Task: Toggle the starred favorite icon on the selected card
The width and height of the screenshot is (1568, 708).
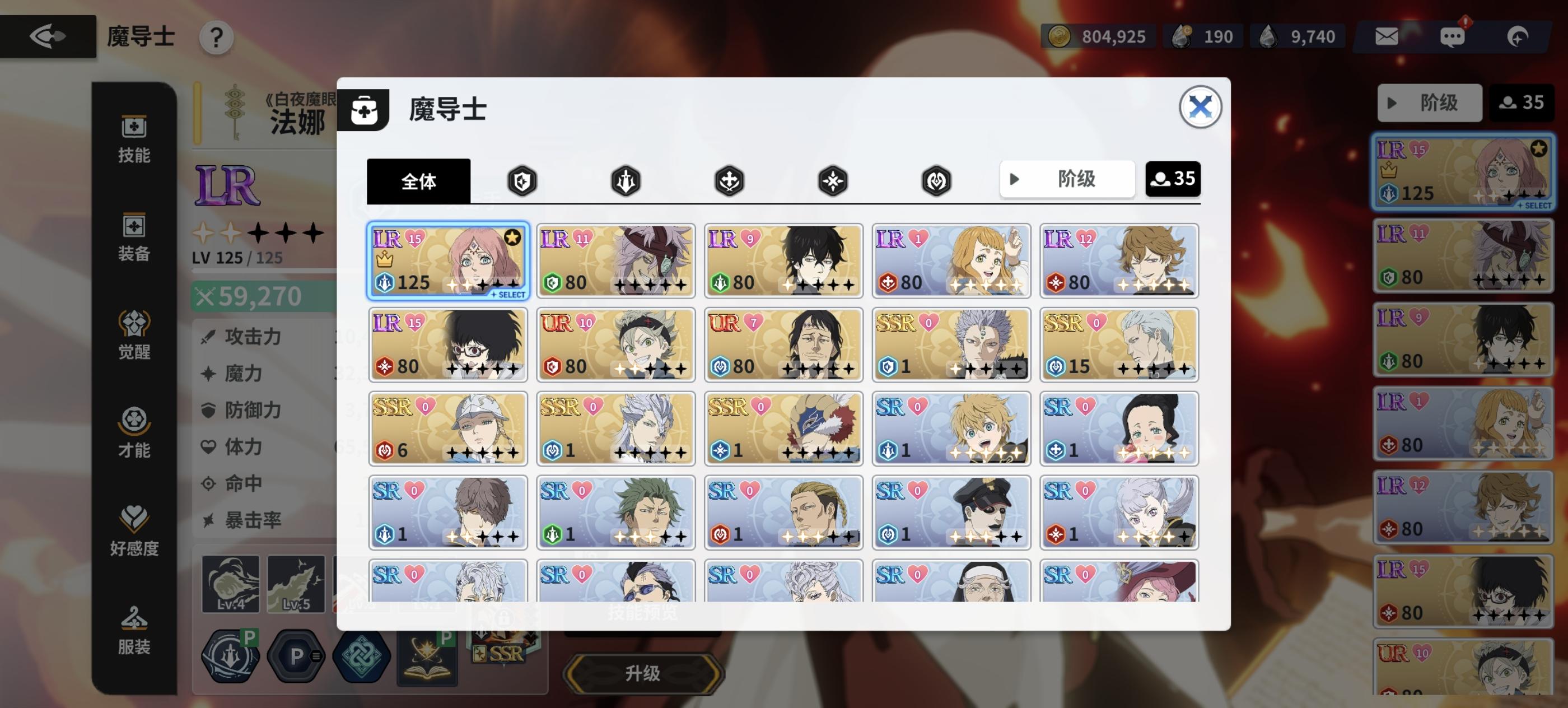Action: (511, 237)
